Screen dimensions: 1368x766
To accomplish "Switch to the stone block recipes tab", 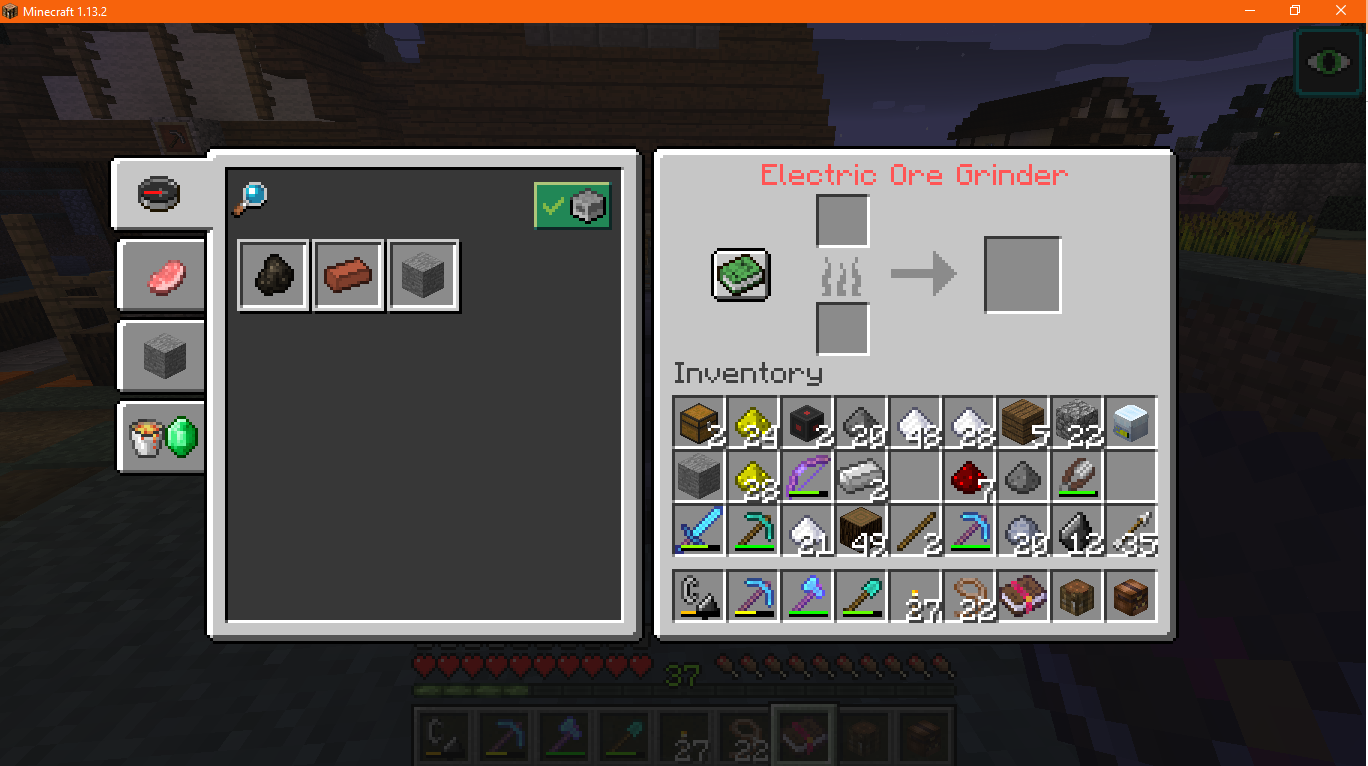I will pos(160,357).
